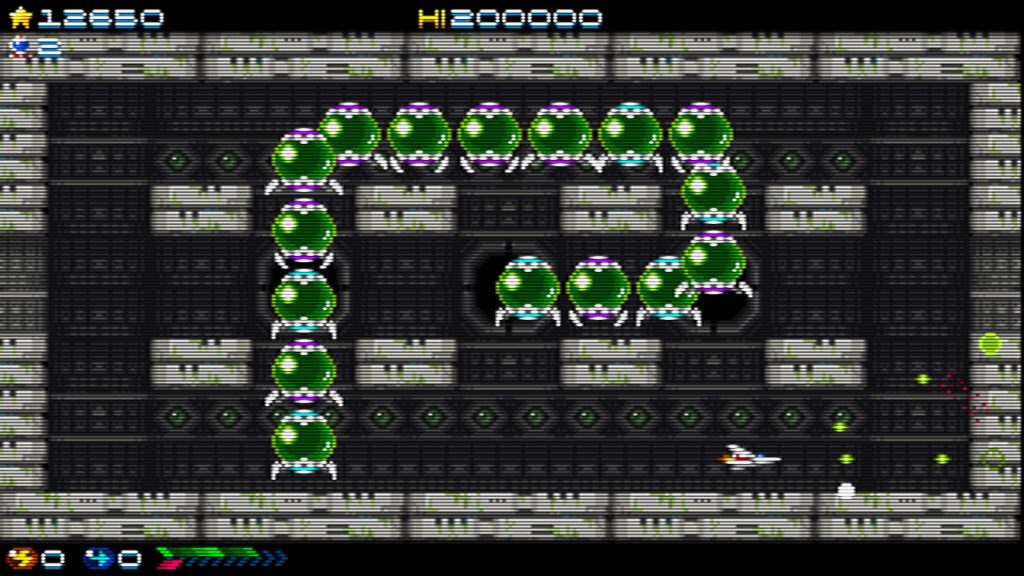Click the yellow star score icon

pos(19,17)
